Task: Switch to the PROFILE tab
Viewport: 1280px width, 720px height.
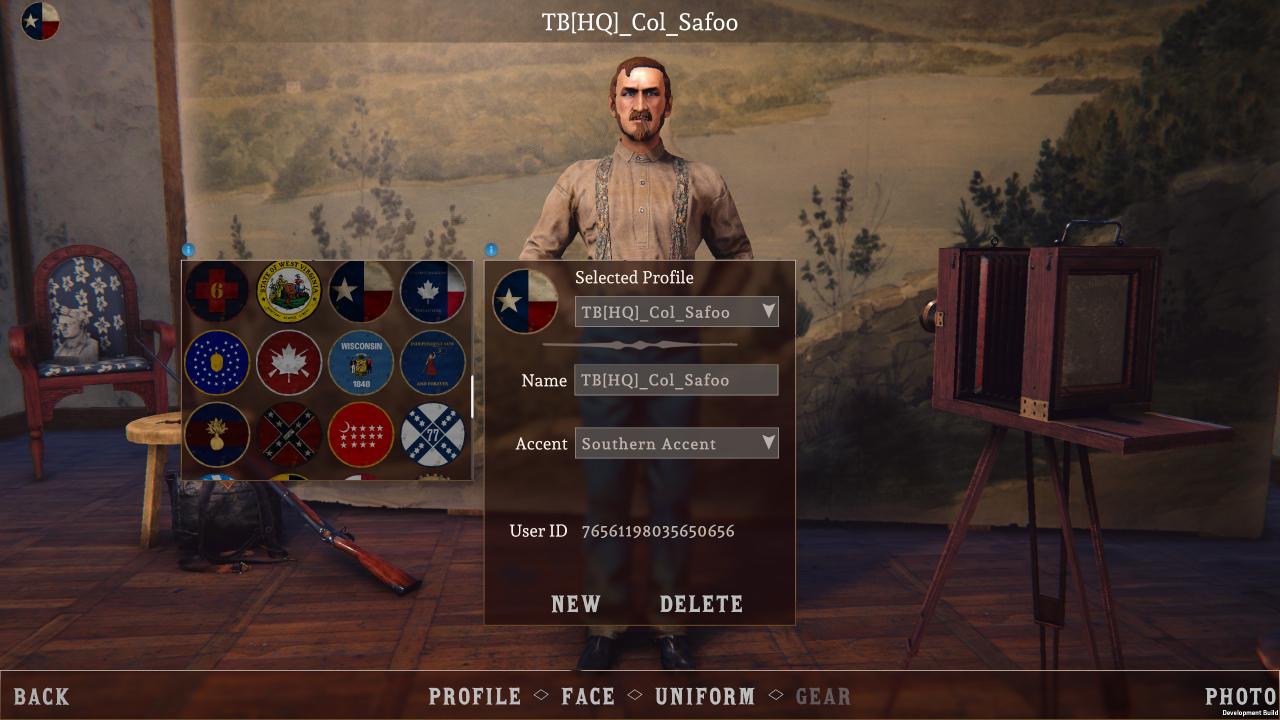Action: tap(475, 697)
